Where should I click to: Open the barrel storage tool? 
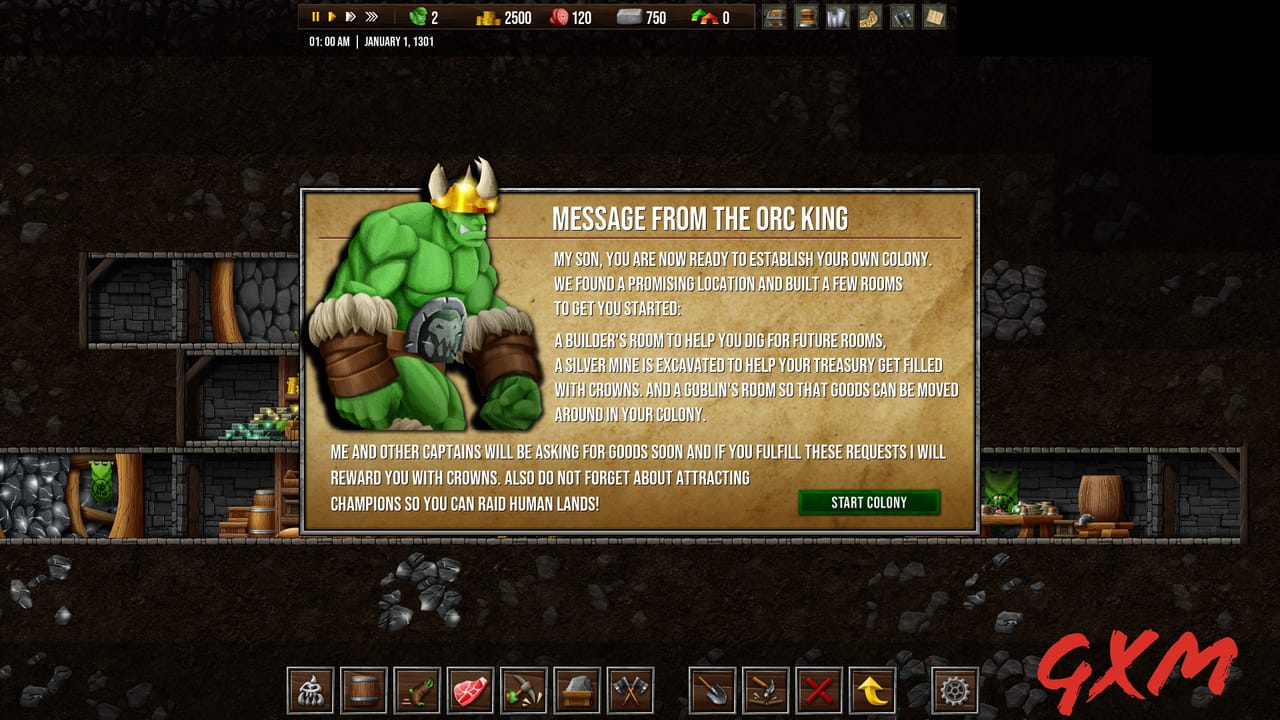[364, 690]
